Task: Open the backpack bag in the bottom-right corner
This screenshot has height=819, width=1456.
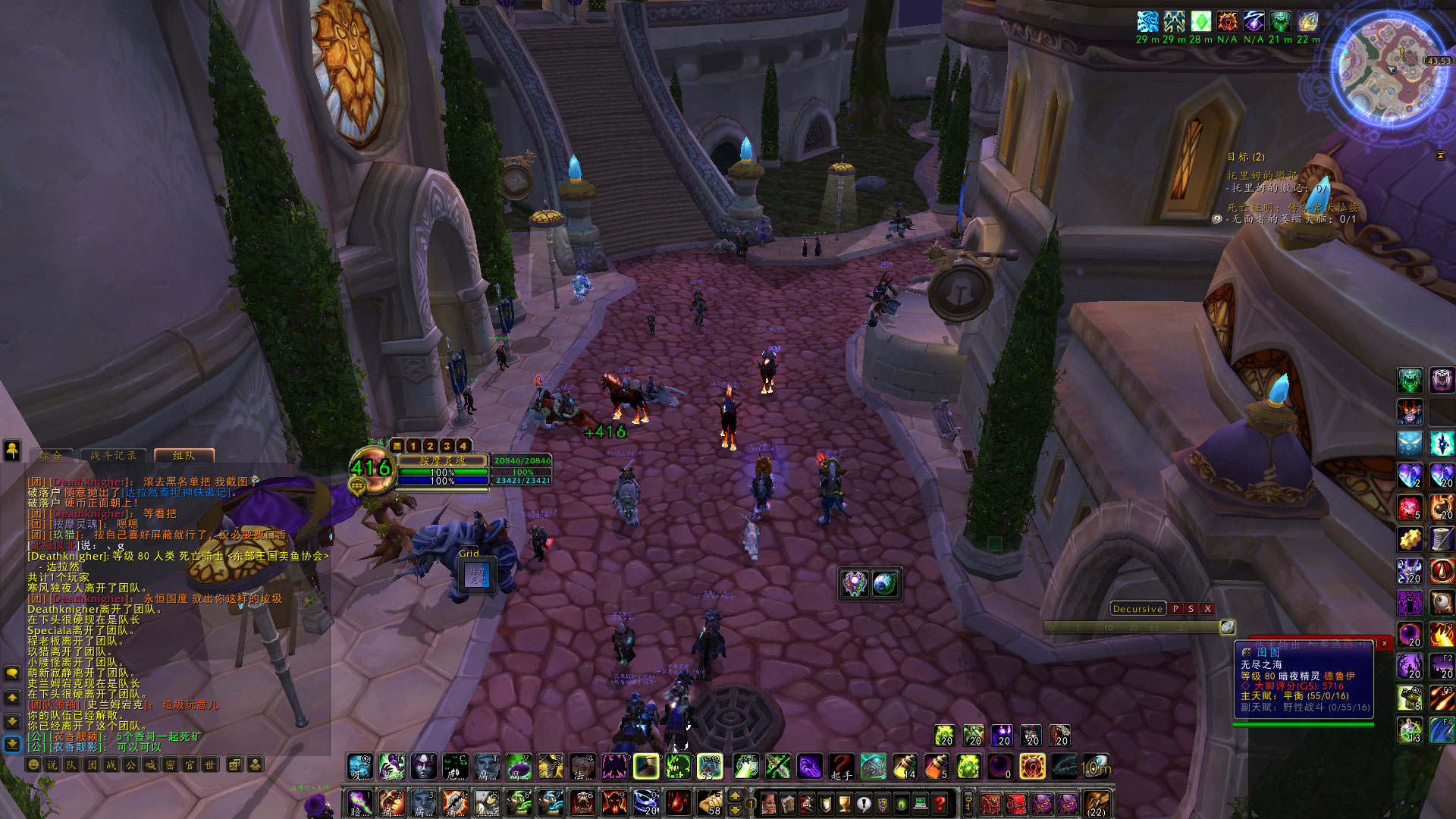Action: coord(1097,805)
